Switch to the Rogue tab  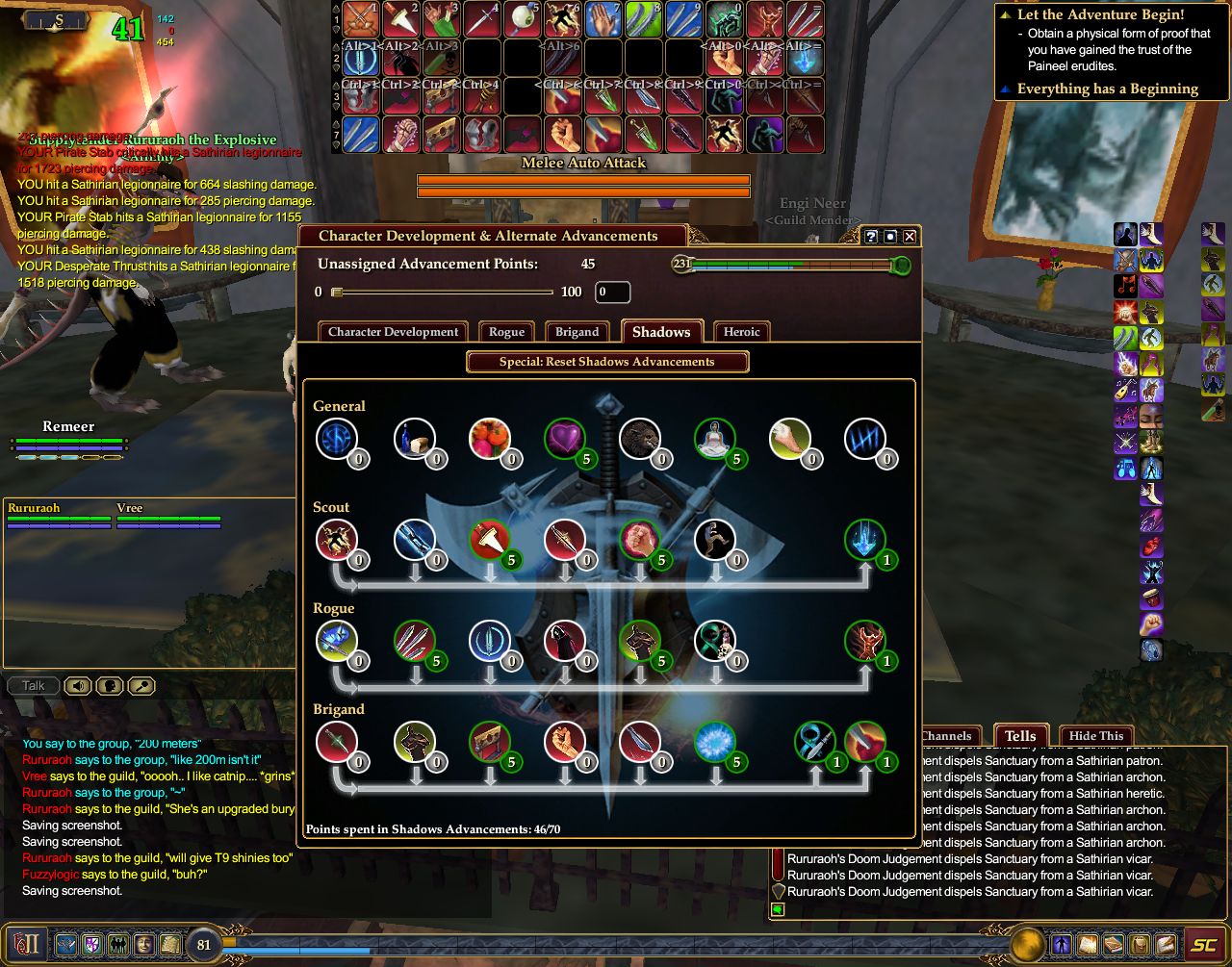pos(506,332)
